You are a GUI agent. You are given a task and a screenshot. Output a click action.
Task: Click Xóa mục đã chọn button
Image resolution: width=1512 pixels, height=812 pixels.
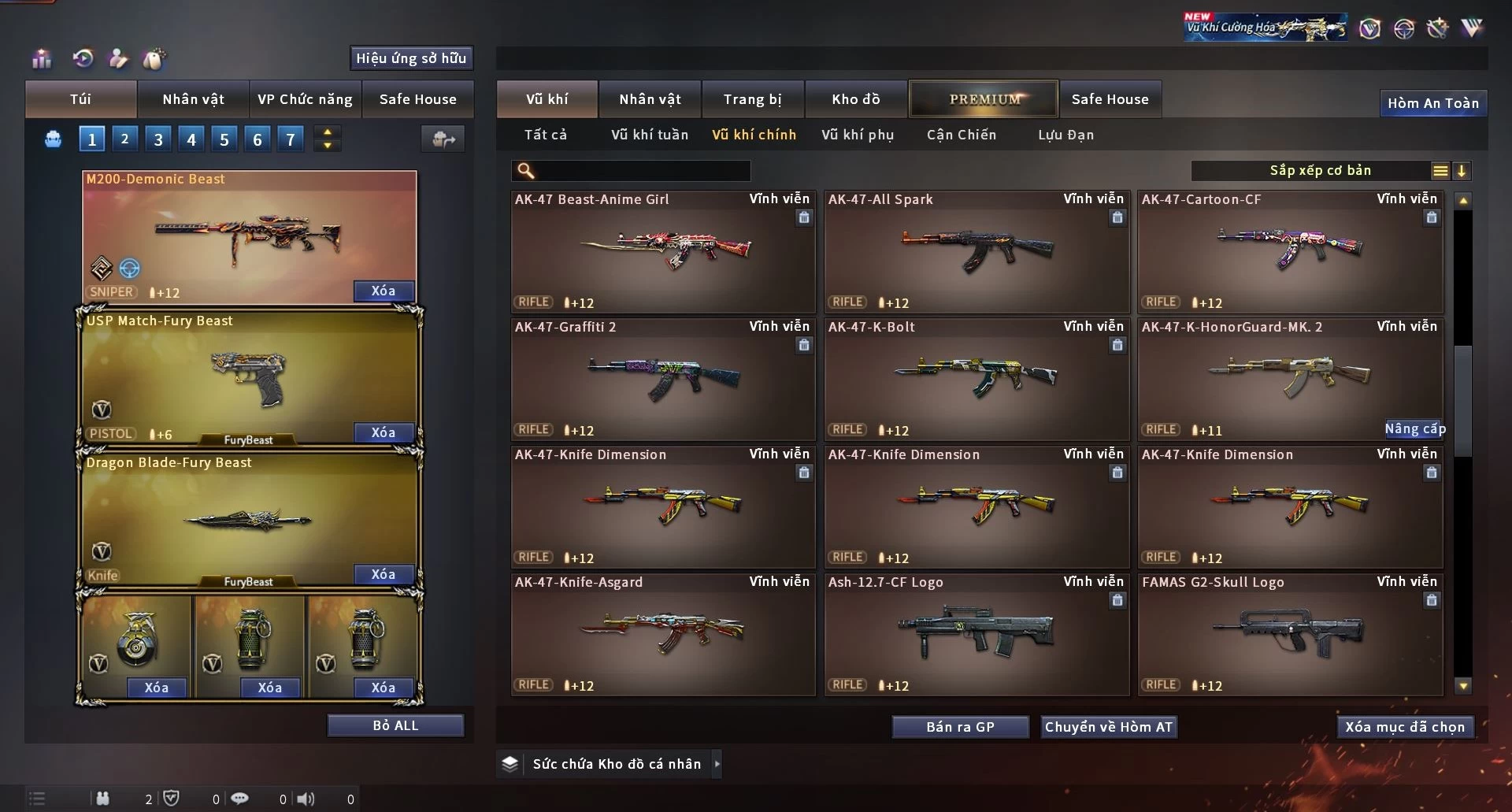pos(1404,727)
